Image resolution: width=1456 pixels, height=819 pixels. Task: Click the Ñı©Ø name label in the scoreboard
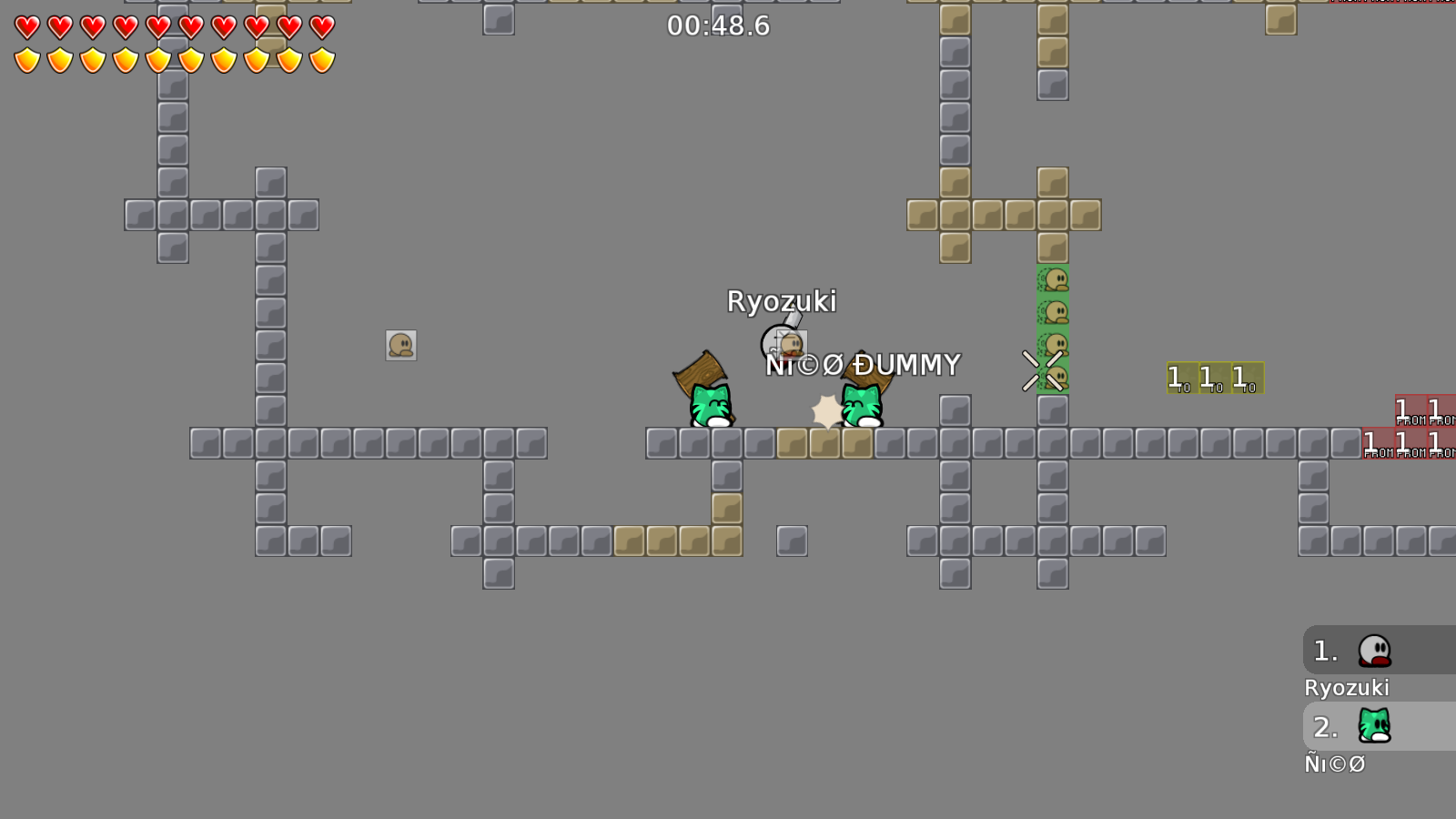1334,764
